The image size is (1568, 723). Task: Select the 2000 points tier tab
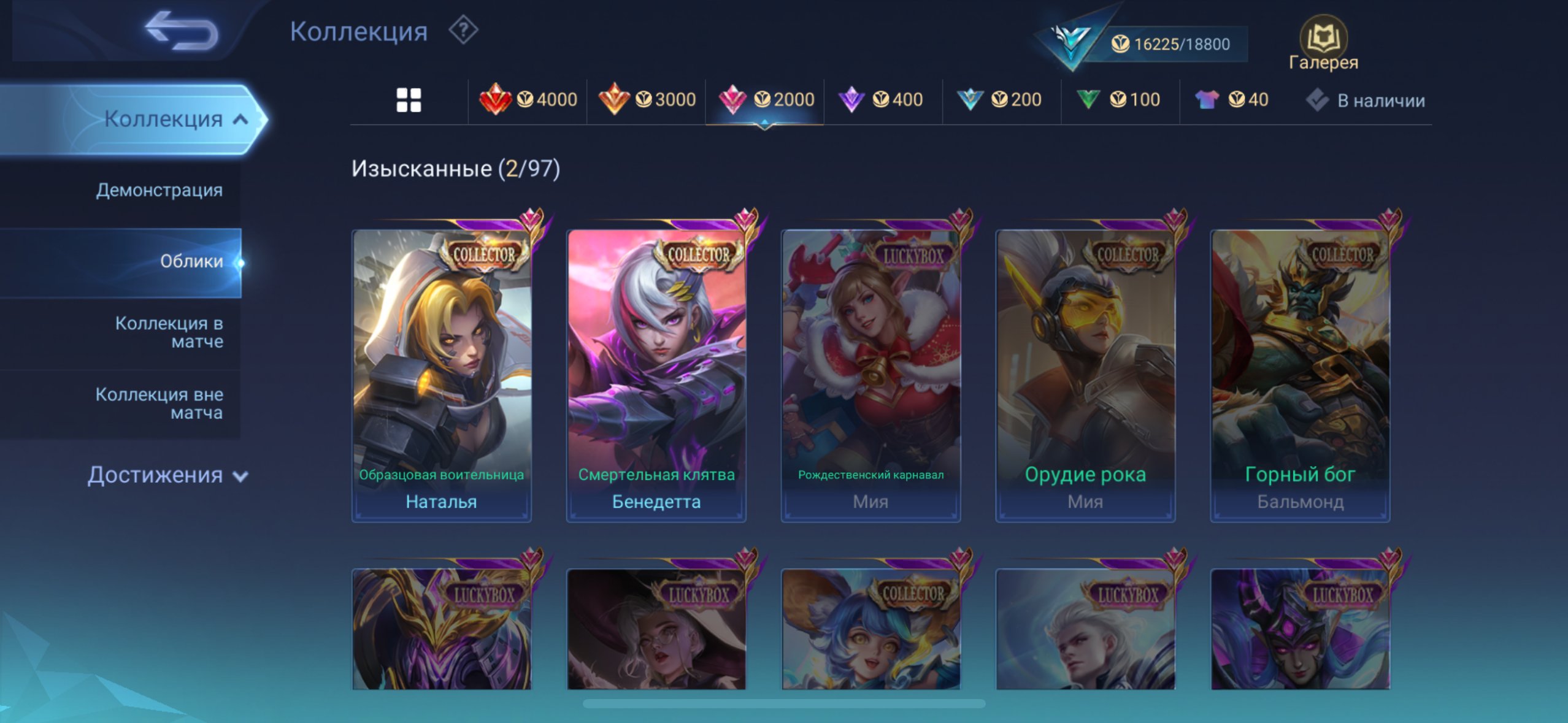[x=765, y=99]
